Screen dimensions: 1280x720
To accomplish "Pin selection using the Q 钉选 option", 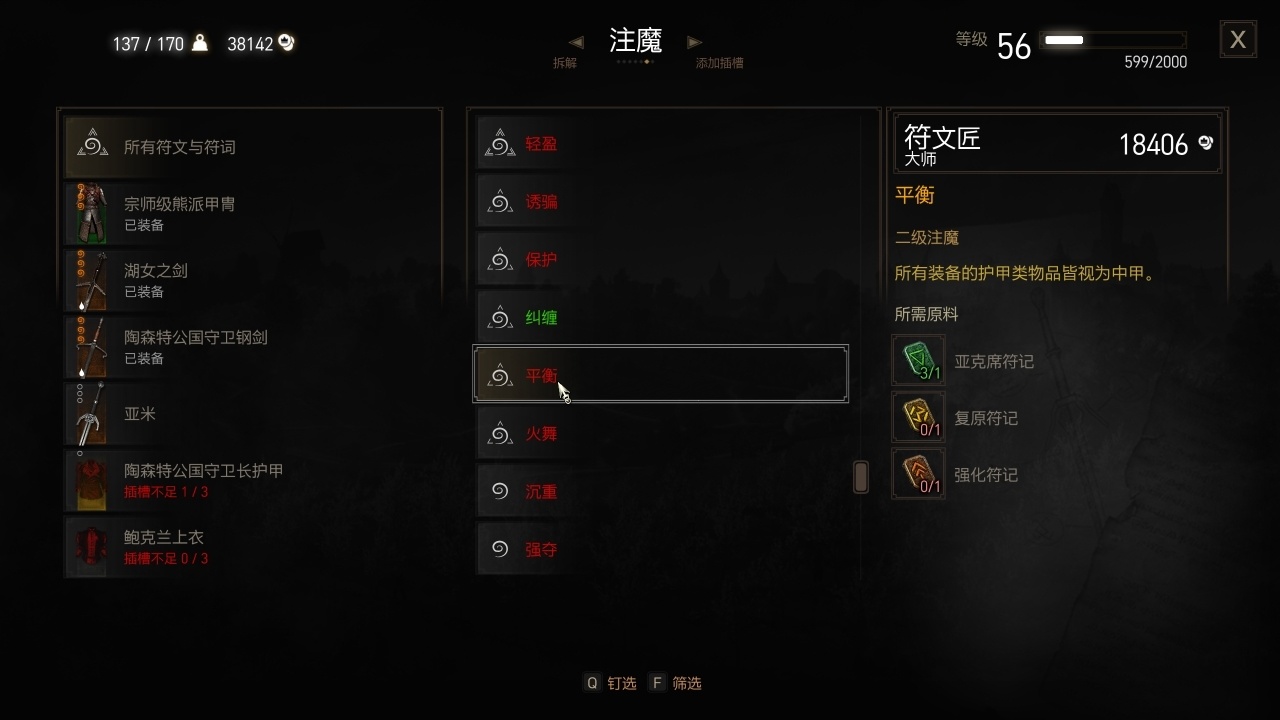I will point(610,683).
